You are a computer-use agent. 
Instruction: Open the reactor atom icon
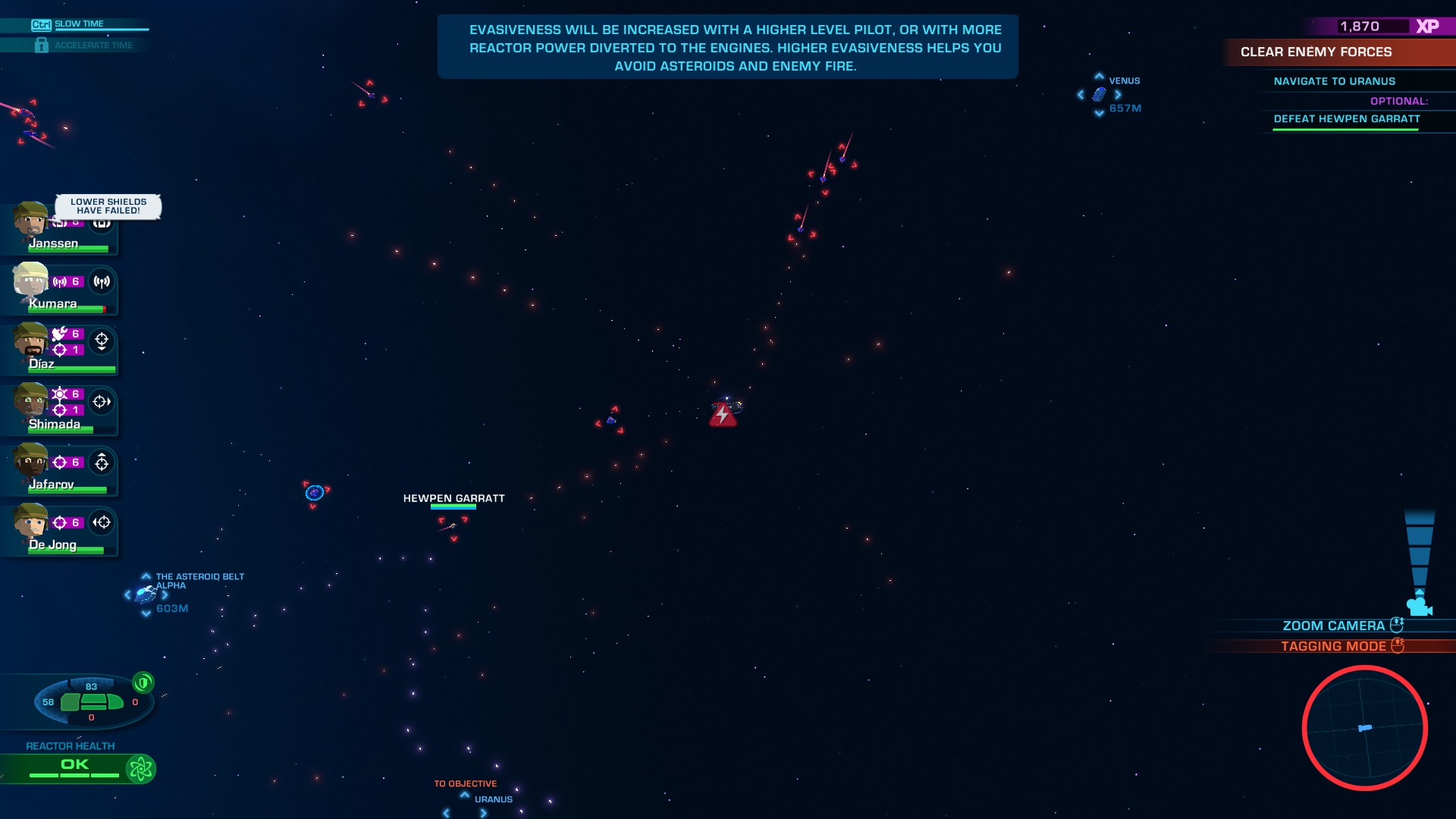140,769
